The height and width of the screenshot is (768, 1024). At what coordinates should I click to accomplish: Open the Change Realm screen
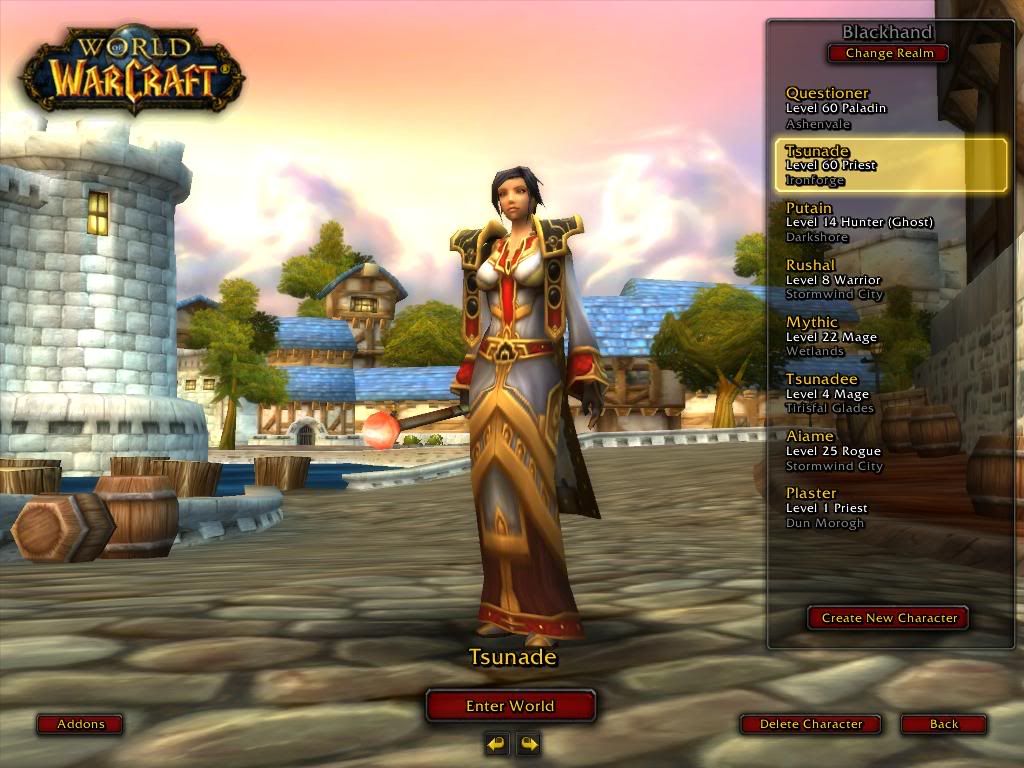(889, 54)
